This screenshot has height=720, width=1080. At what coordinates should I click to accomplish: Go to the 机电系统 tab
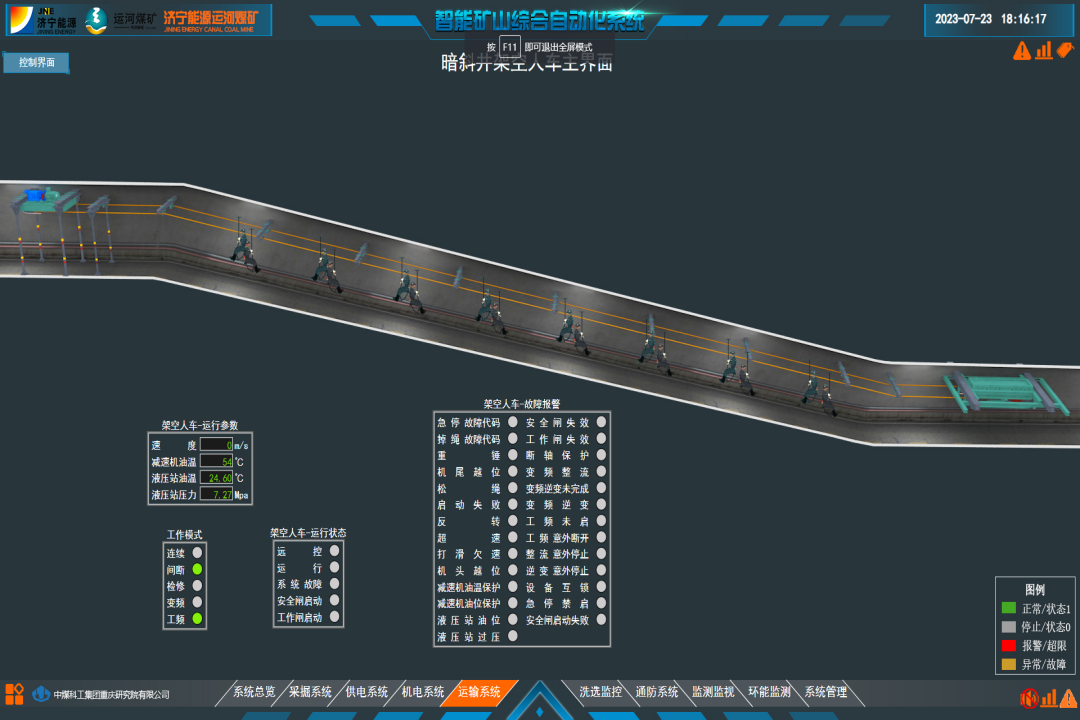(423, 692)
